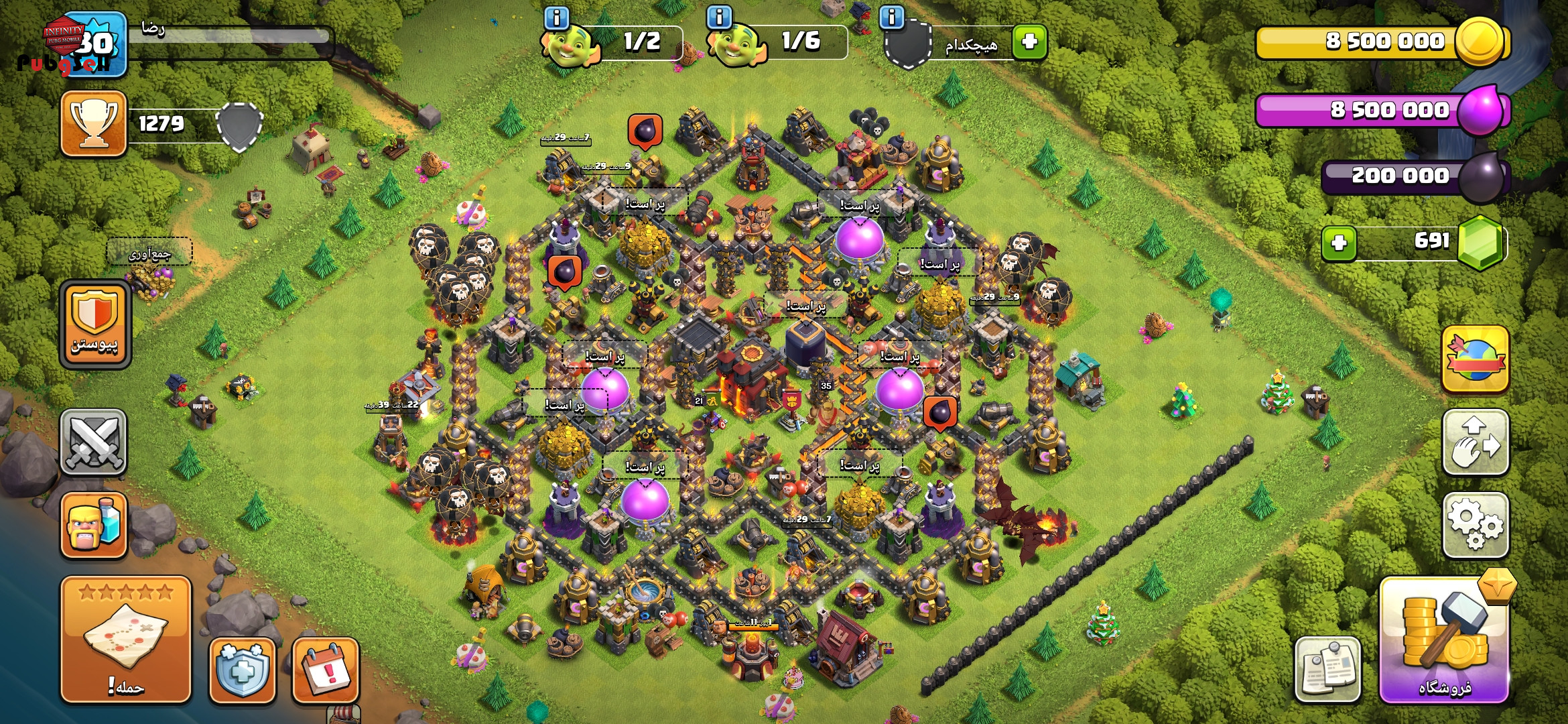The height and width of the screenshot is (724, 1568).
Task: Open the trophy league panel
Action: 94,124
